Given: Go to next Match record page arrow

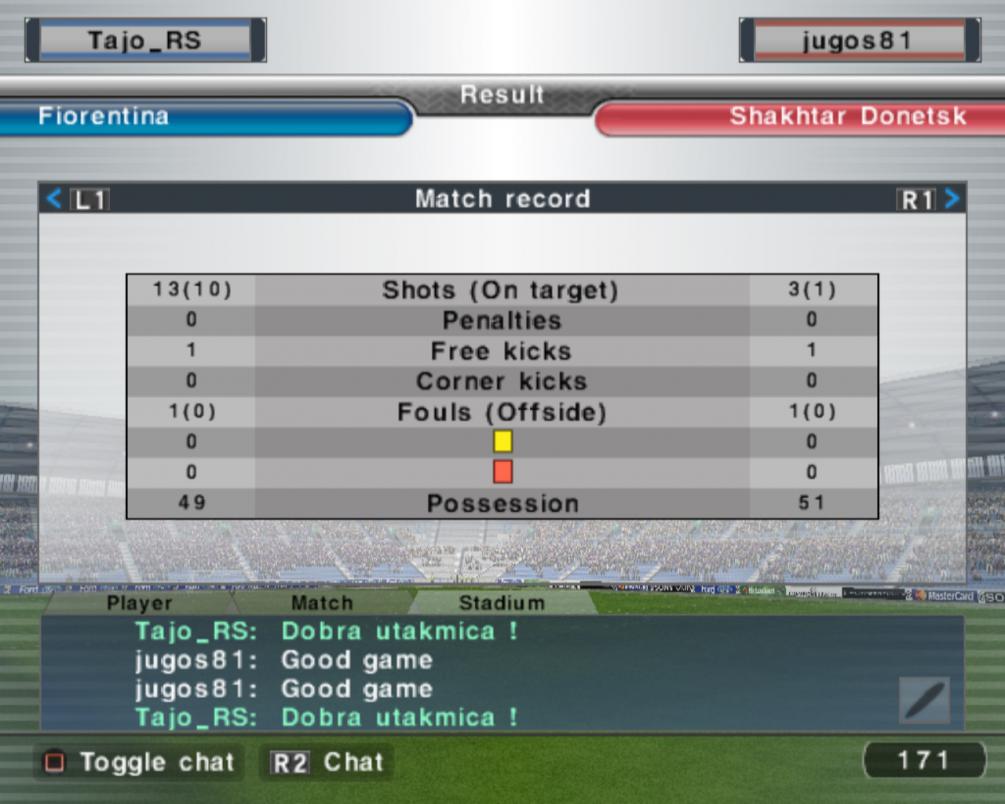Looking at the screenshot, I should (952, 199).
